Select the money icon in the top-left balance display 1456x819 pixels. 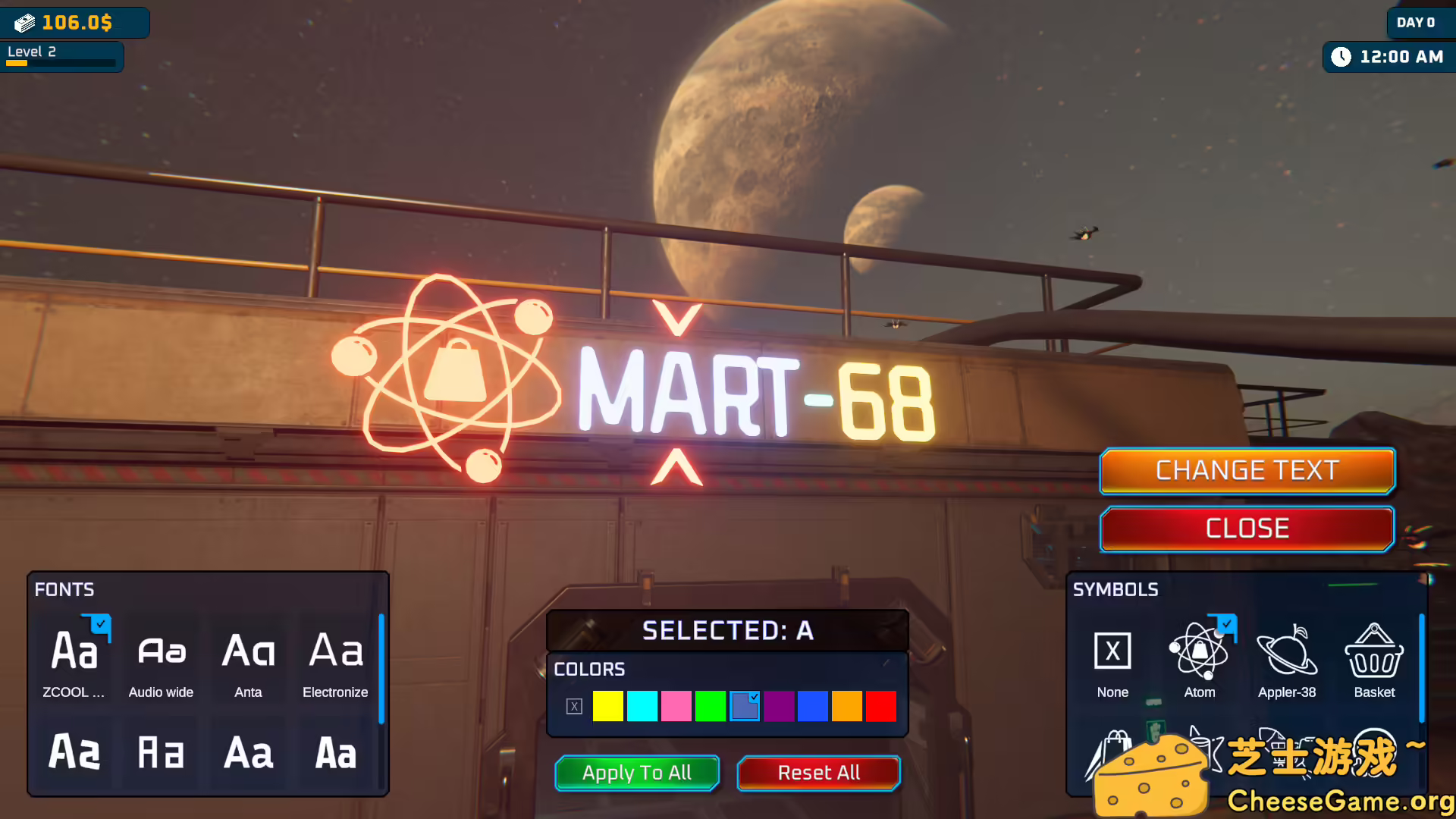click(25, 22)
